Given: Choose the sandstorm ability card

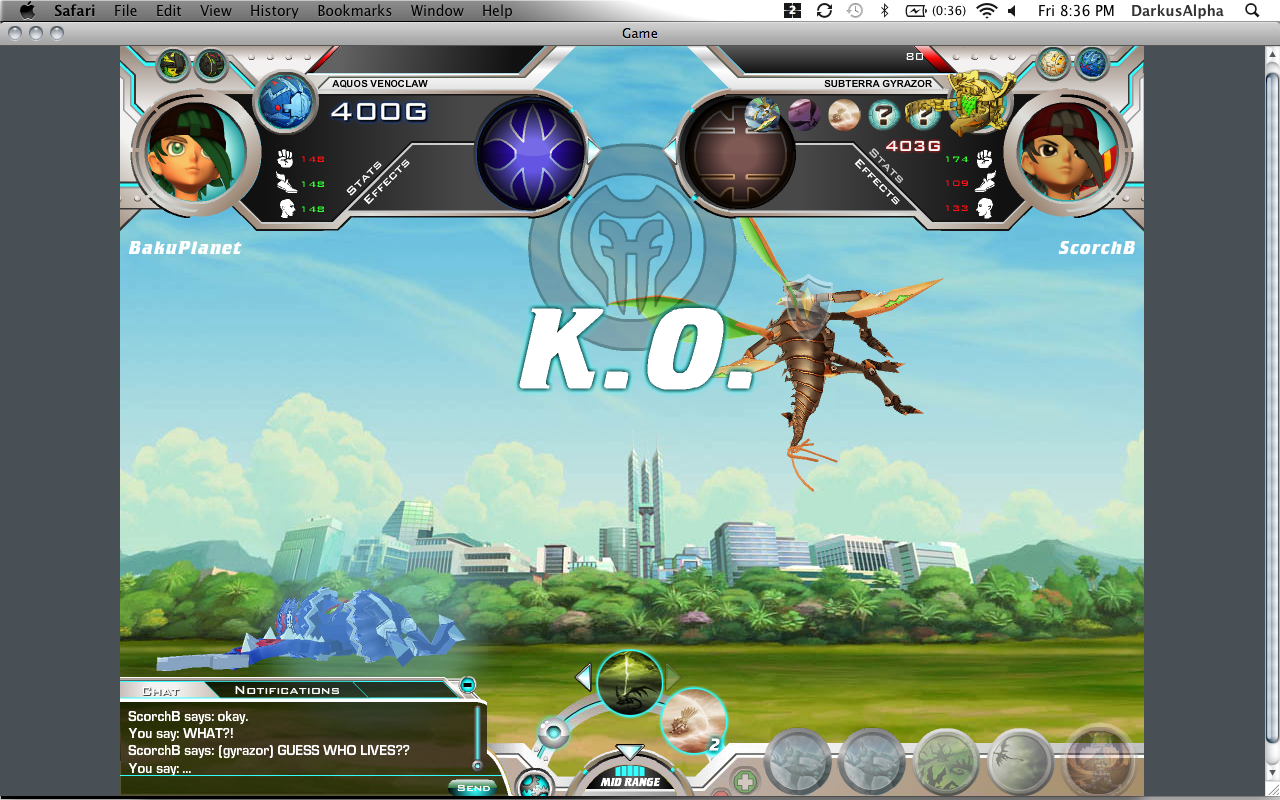Looking at the screenshot, I should (x=693, y=719).
